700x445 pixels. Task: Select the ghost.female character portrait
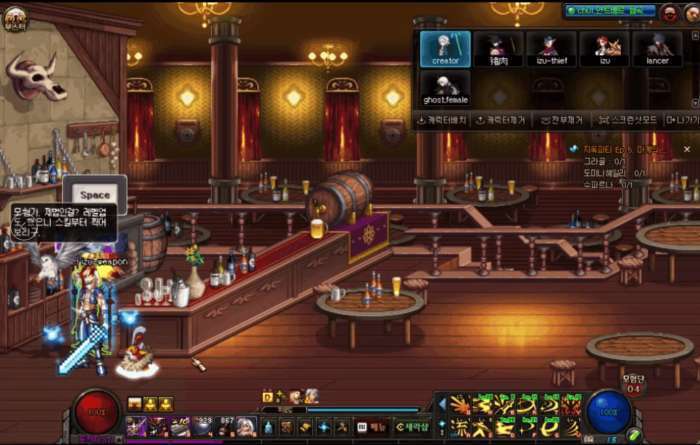[445, 87]
